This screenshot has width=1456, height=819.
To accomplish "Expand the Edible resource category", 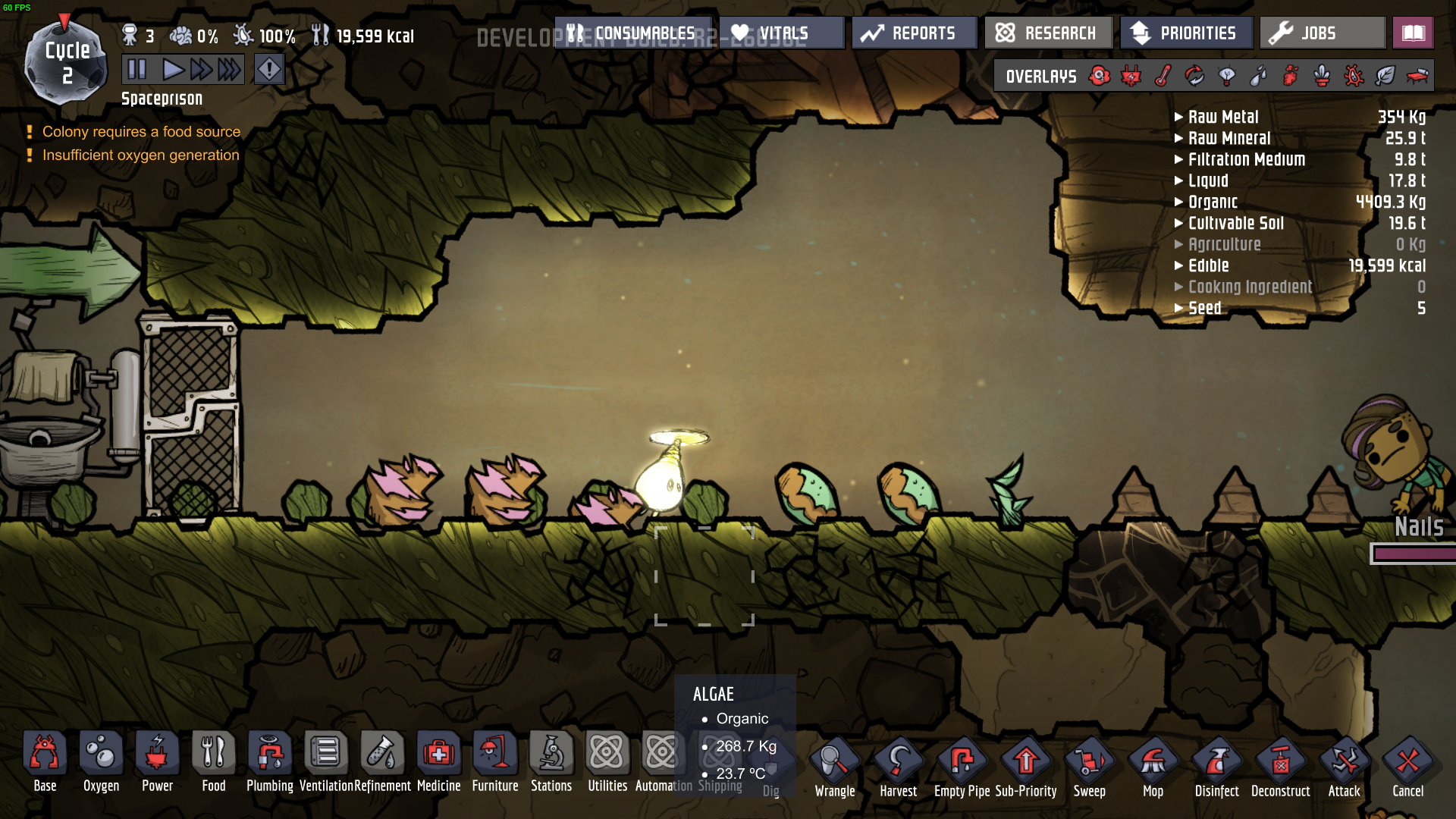I will (x=1208, y=265).
